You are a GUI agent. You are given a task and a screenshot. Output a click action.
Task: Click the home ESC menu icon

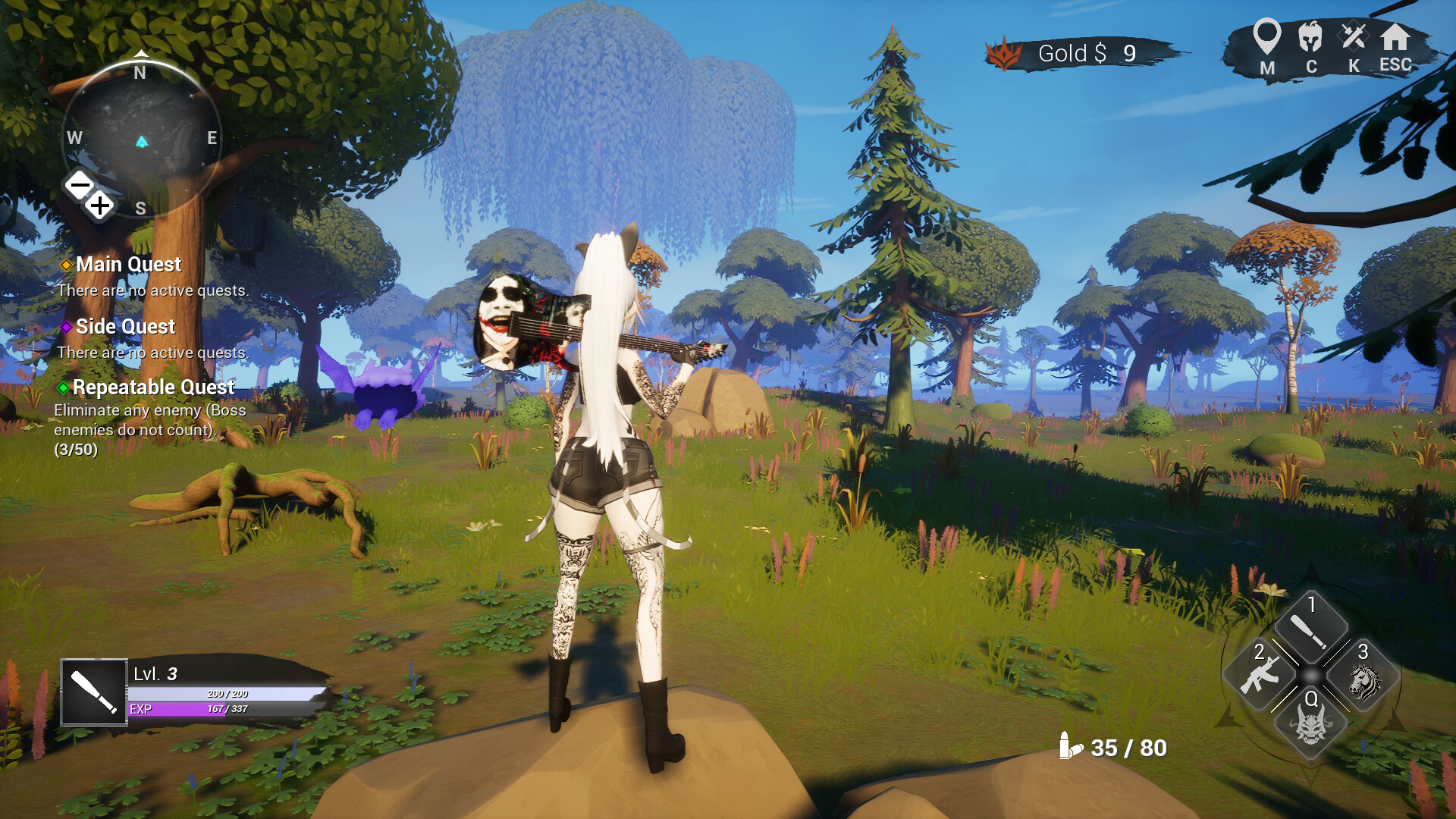[1395, 37]
